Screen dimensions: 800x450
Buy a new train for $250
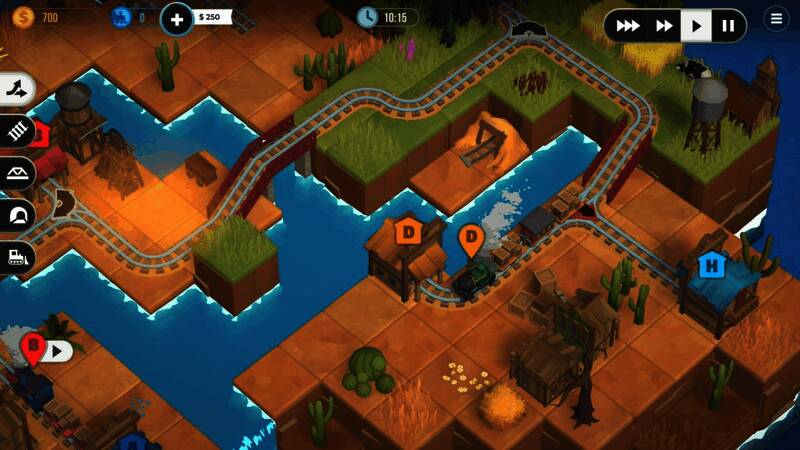(177, 17)
